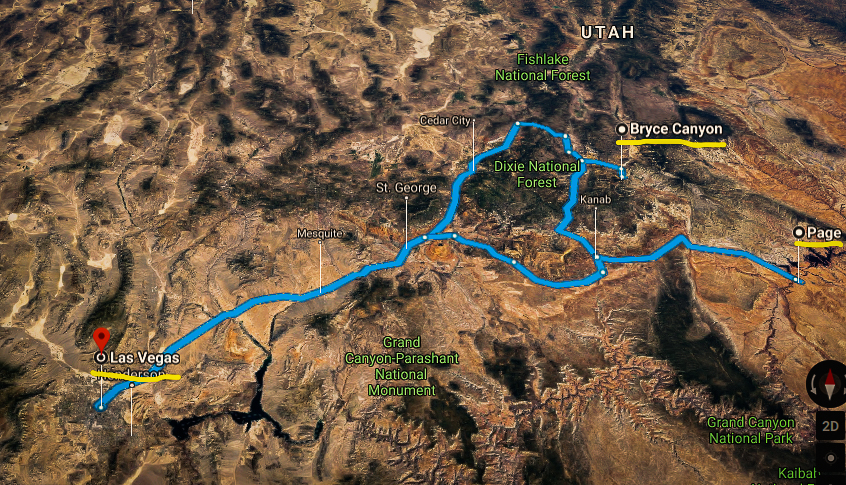Choose the Cedar City place label
The height and width of the screenshot is (485, 846).
point(444,121)
